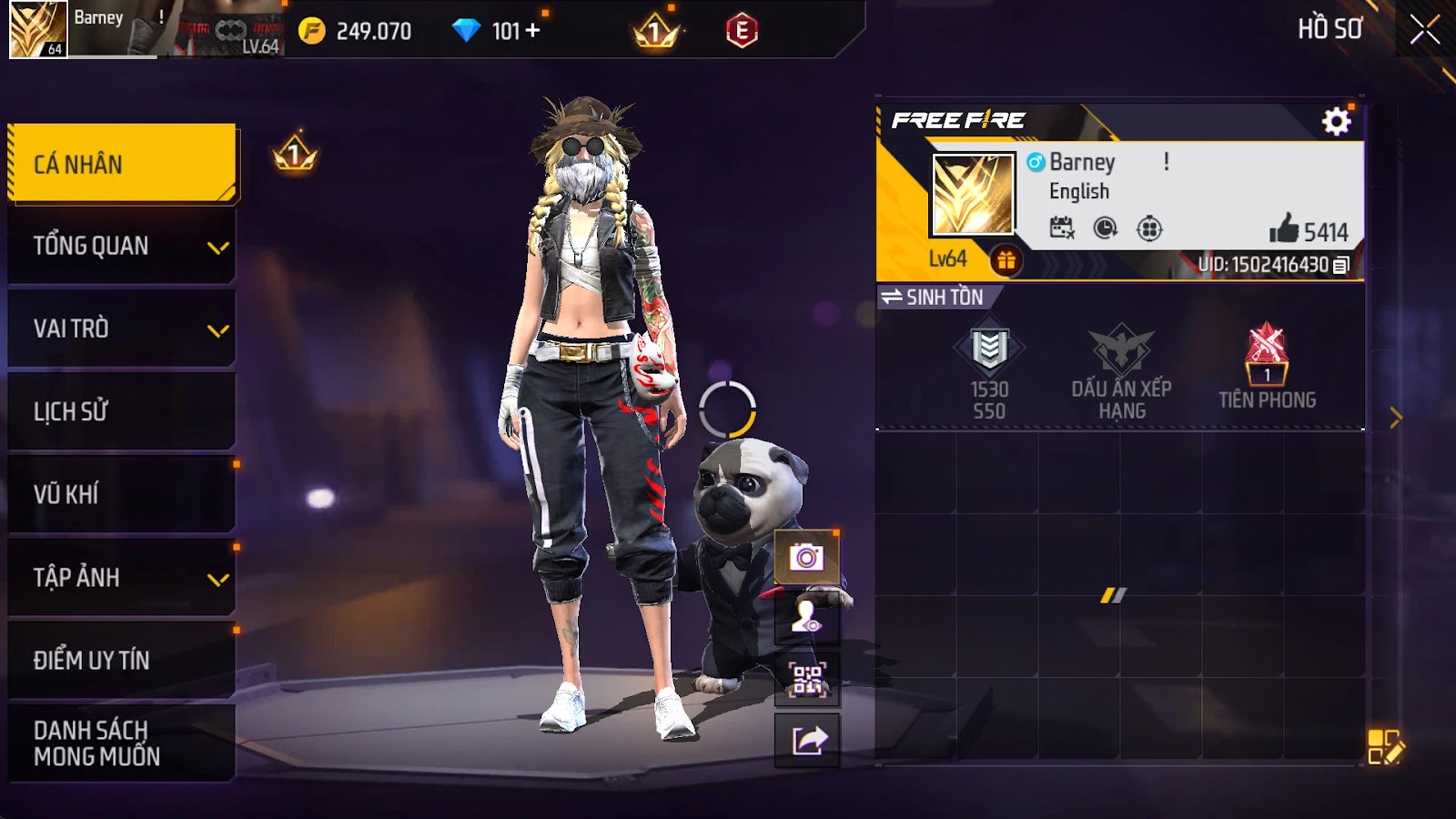Copy the UID with the copy icon
The height and width of the screenshot is (819, 1456).
[x=1340, y=266]
